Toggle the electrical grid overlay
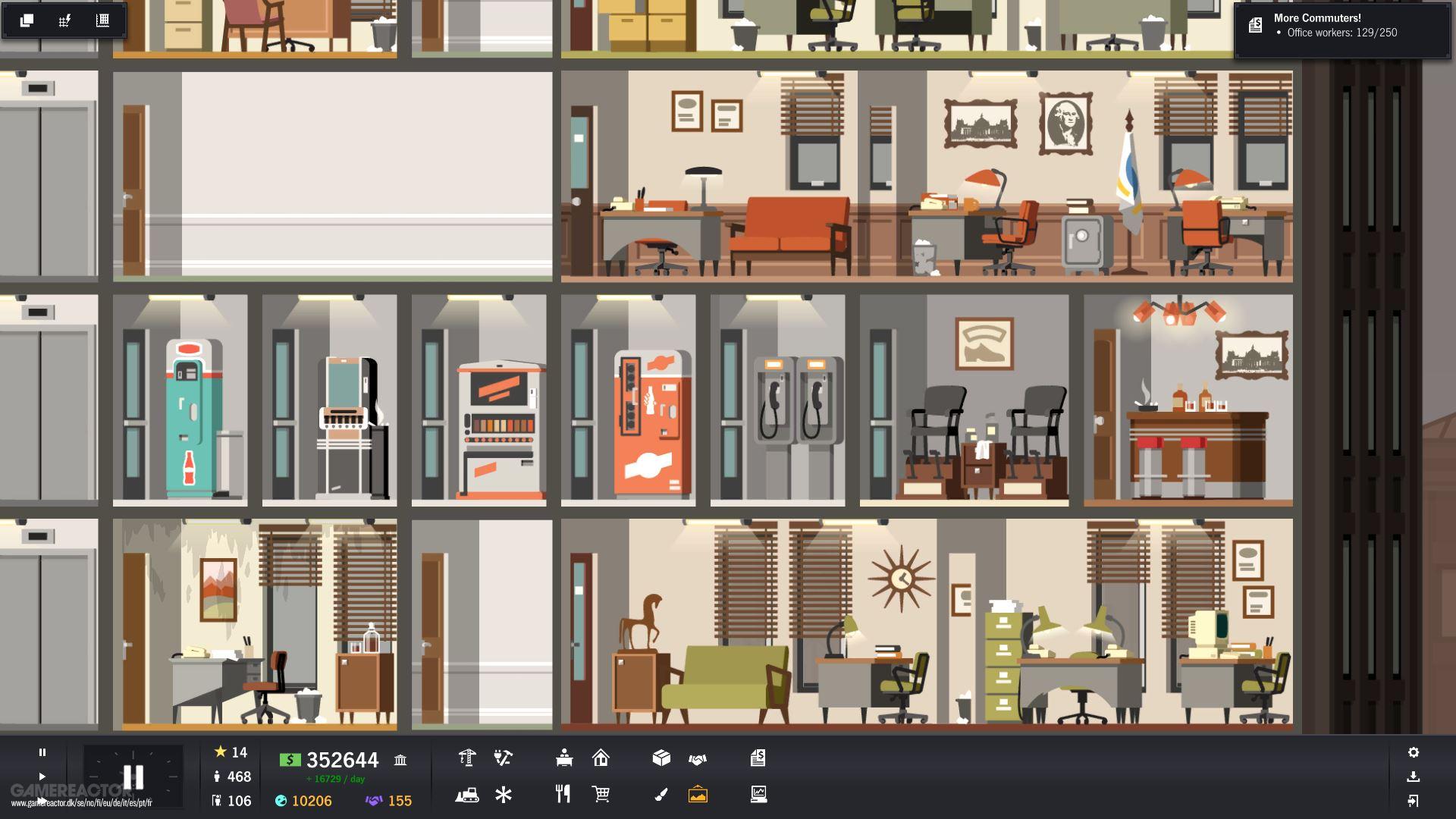Viewport: 1456px width, 819px height. click(64, 20)
